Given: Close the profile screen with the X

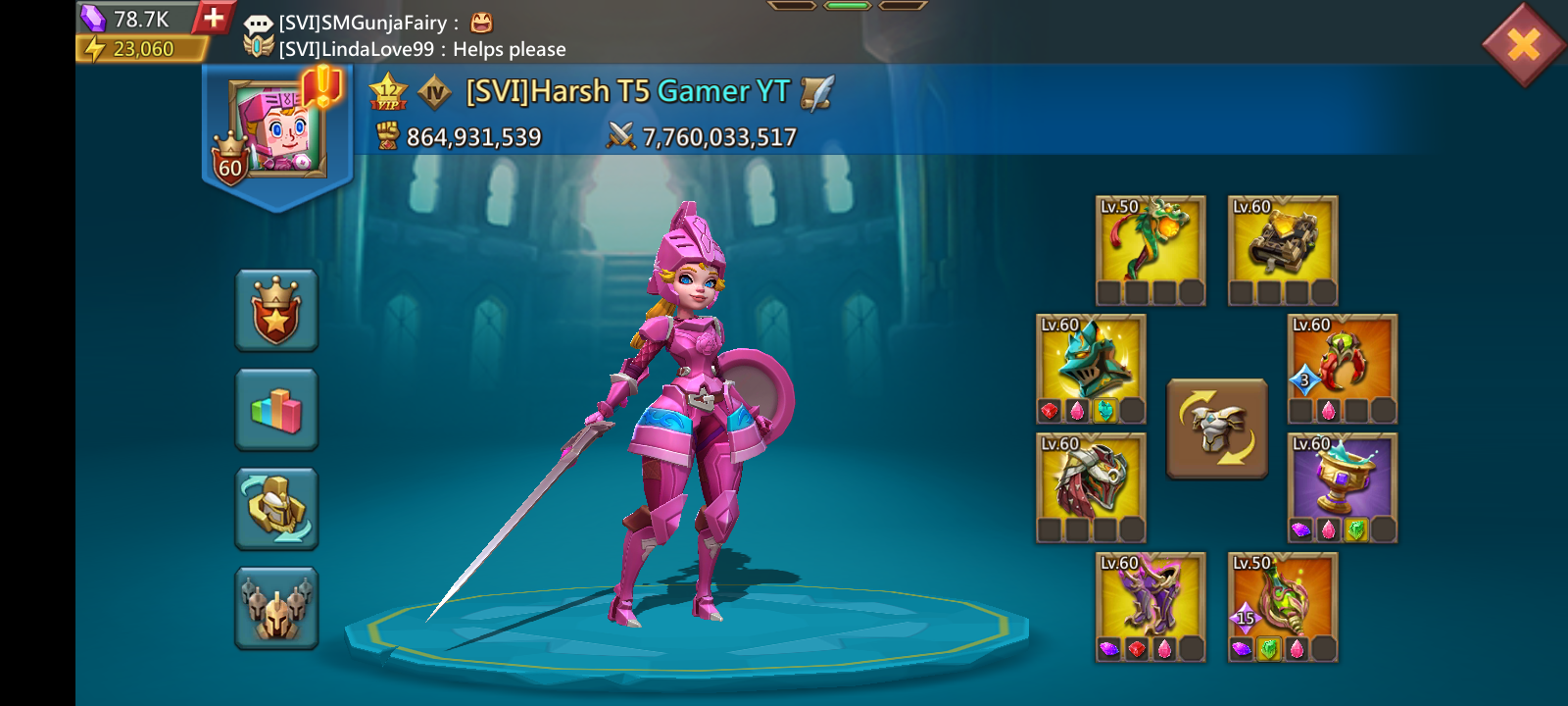Looking at the screenshot, I should pos(1523,44).
